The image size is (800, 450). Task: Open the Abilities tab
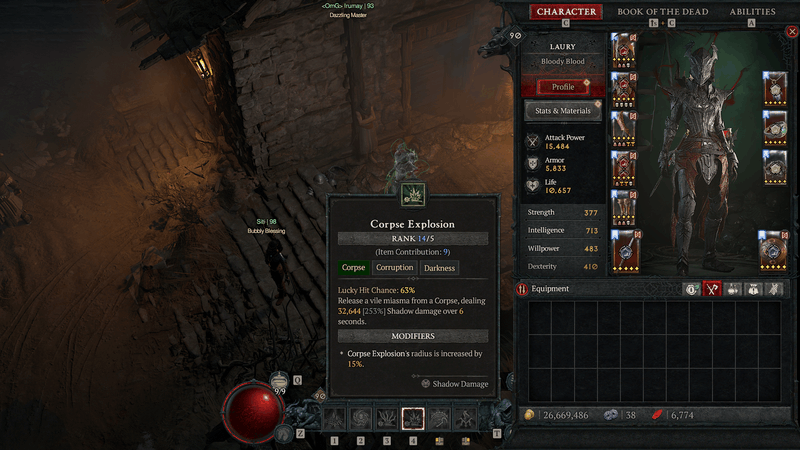pos(752,12)
